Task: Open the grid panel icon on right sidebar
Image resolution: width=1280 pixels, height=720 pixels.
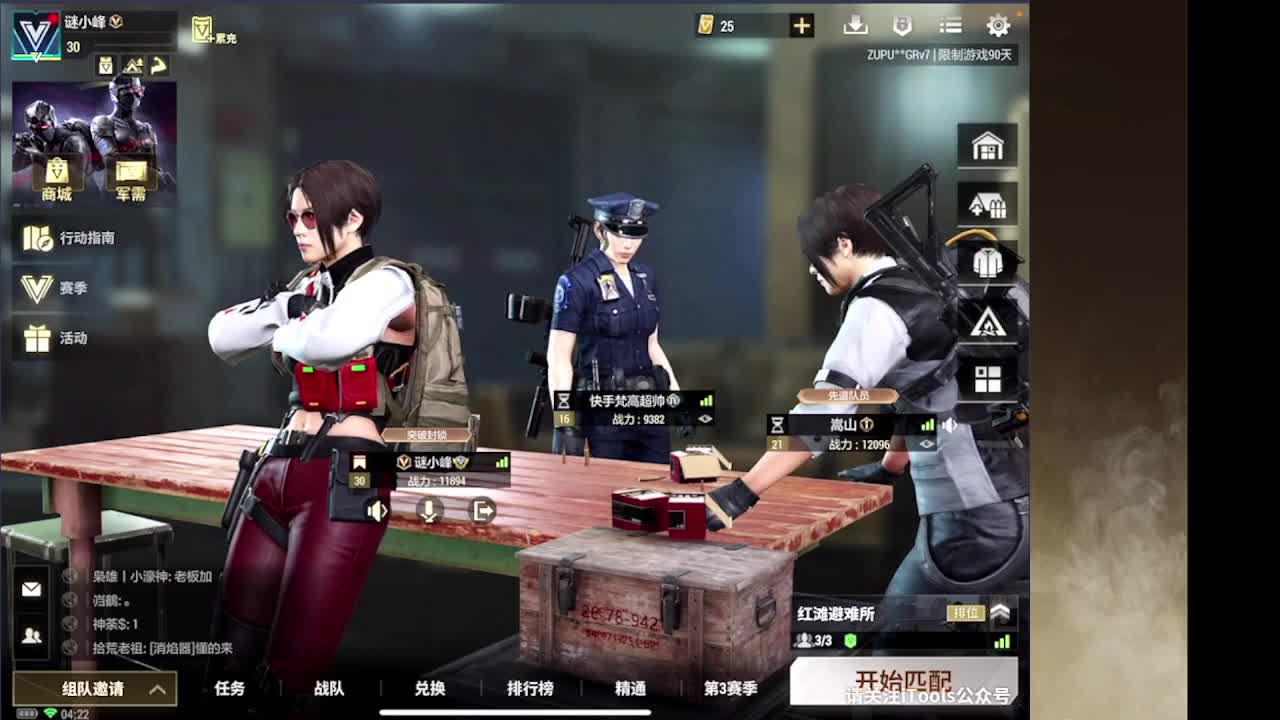Action: pyautogui.click(x=988, y=378)
